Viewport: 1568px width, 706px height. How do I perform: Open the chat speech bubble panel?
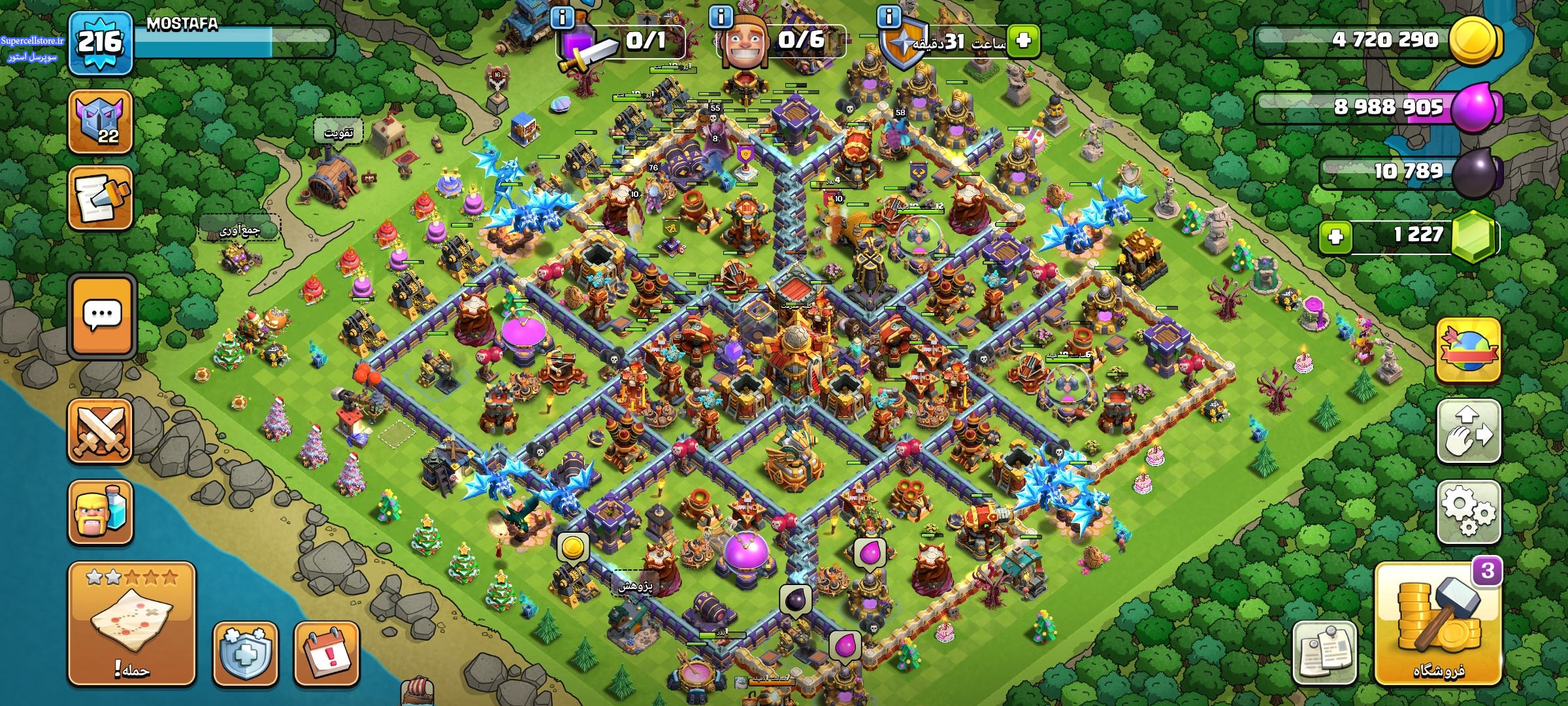(102, 316)
